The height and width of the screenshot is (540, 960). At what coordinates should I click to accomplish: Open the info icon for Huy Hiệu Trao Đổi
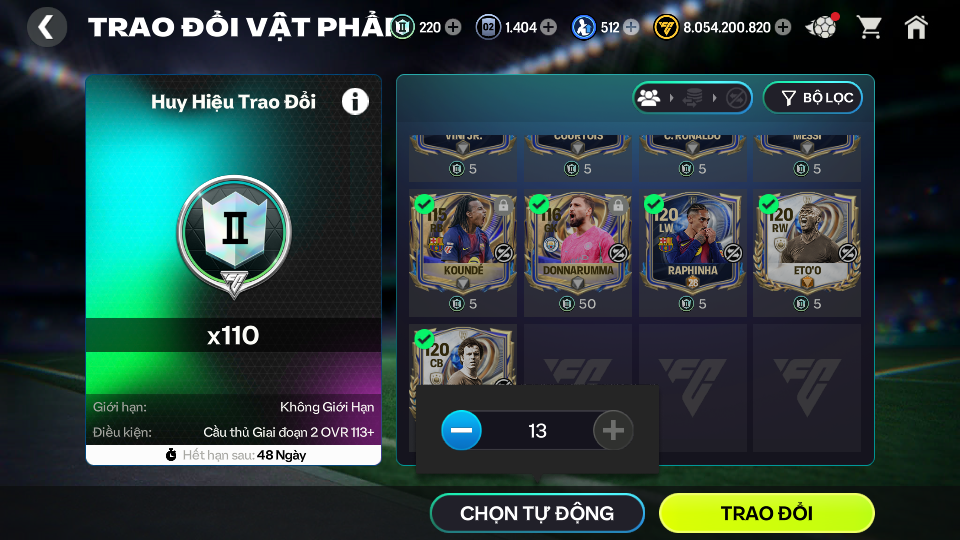pos(355,101)
